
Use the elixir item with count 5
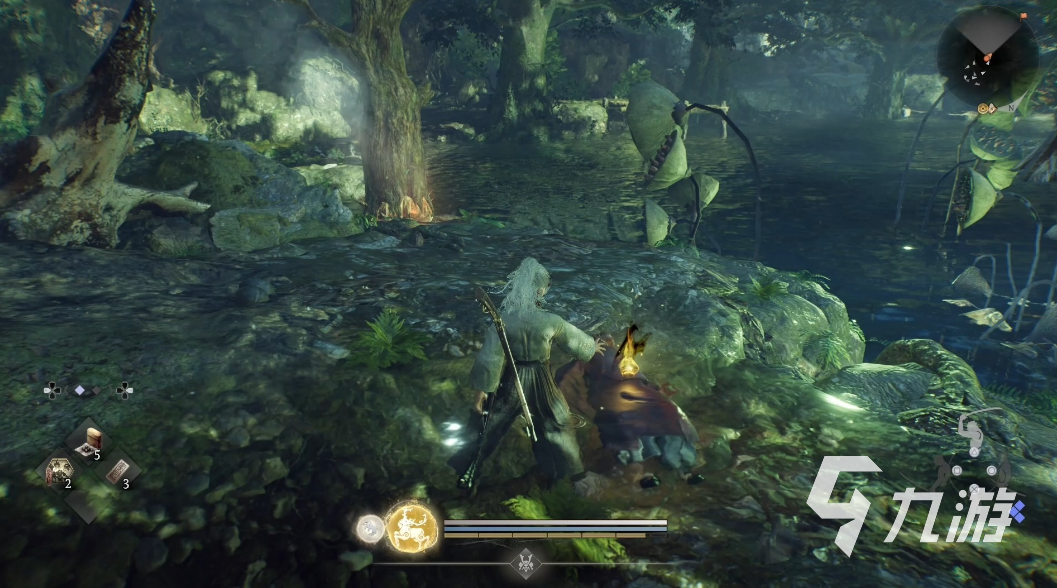point(88,441)
